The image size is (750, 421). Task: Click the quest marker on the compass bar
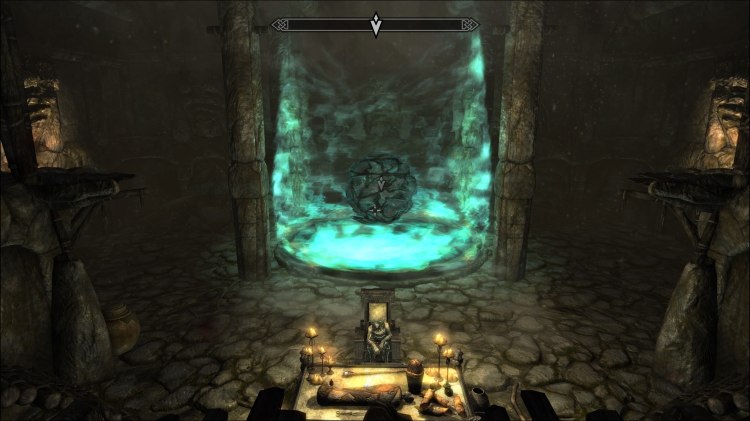[375, 25]
